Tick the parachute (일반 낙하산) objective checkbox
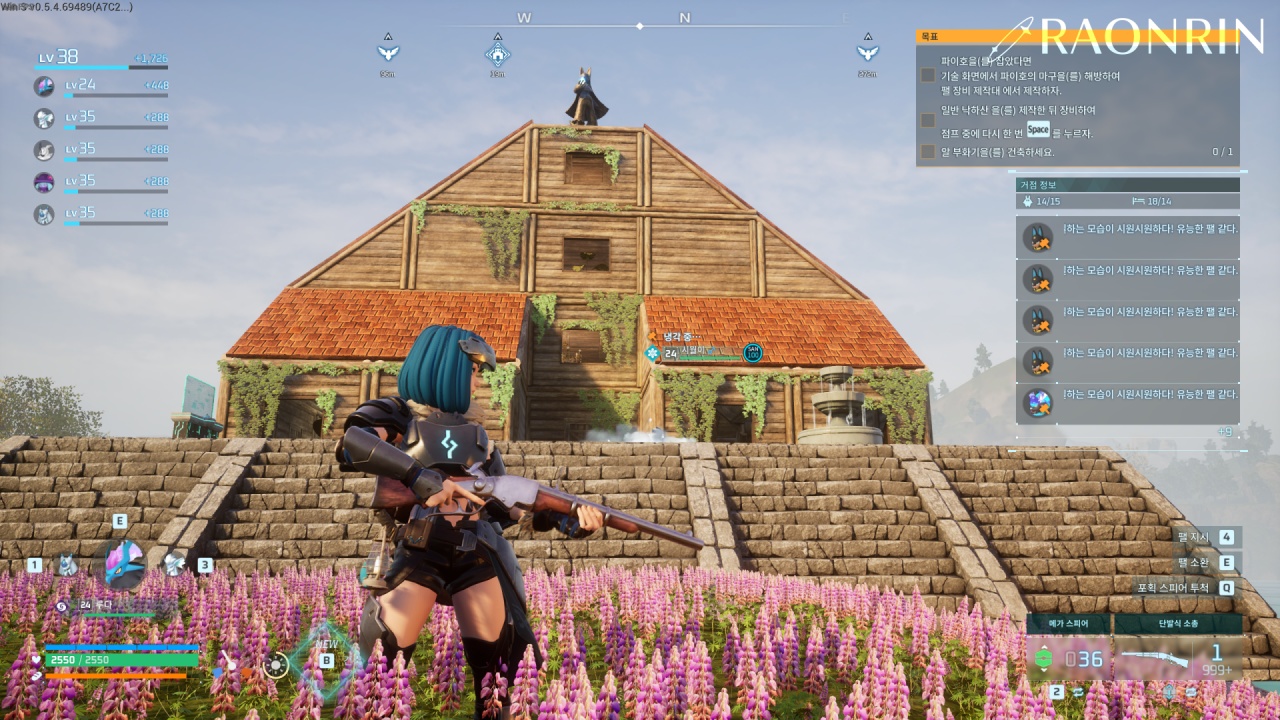 coord(928,120)
